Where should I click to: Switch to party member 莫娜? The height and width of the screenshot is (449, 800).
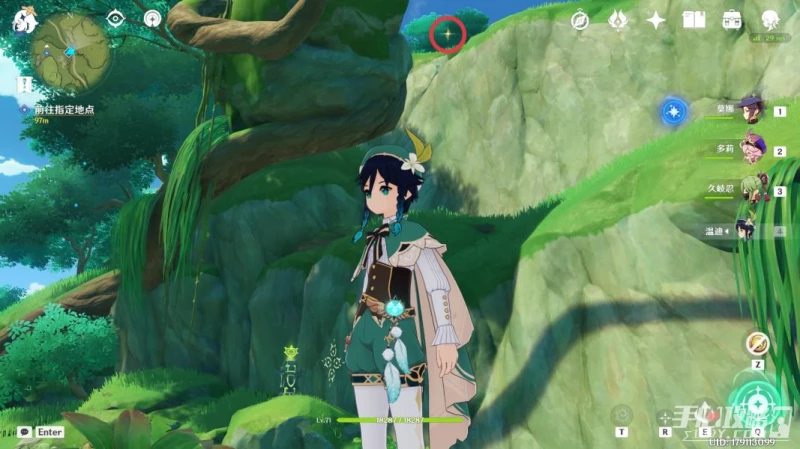[751, 109]
